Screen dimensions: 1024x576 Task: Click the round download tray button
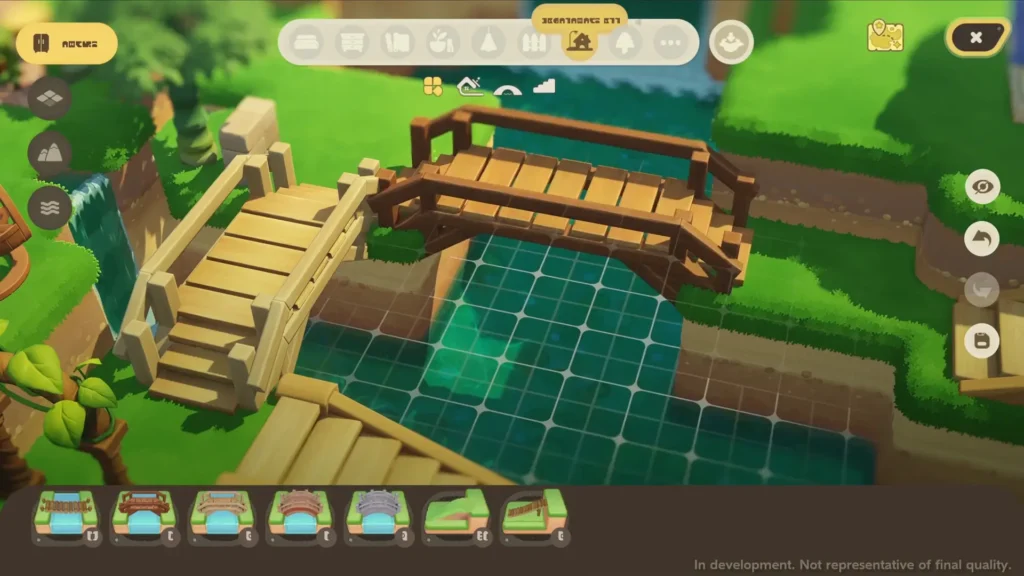click(x=731, y=43)
